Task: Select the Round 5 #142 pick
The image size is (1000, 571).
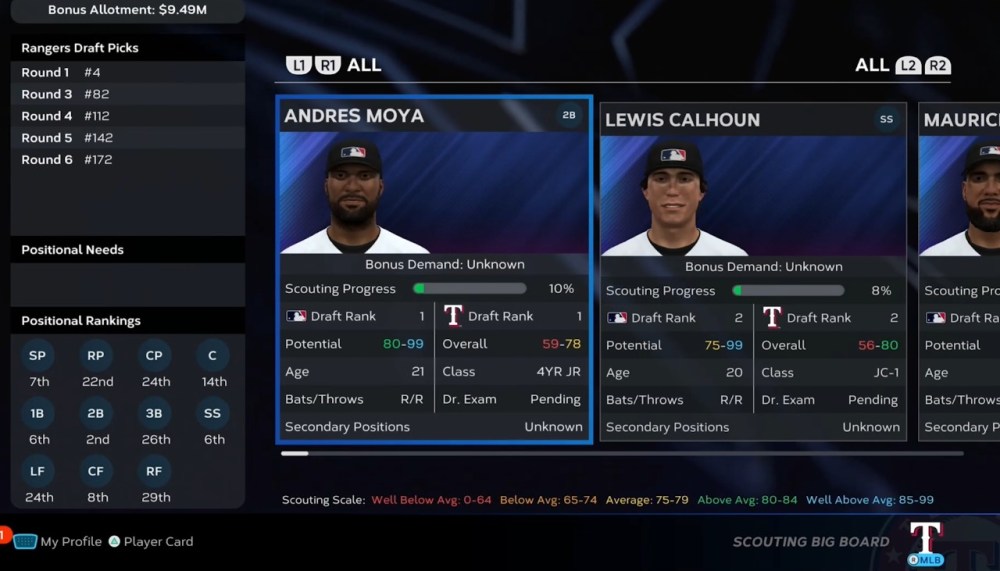Action: click(127, 138)
